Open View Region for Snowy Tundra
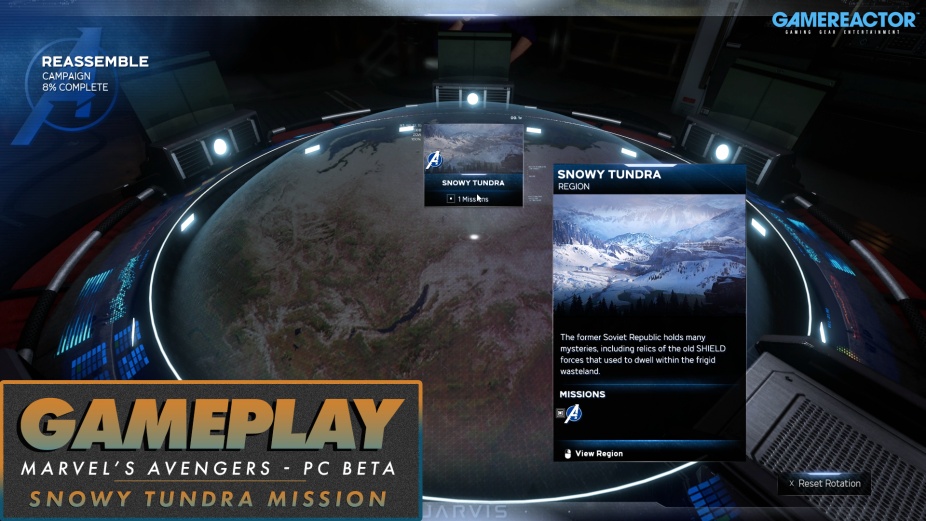The image size is (926, 521). [x=598, y=453]
